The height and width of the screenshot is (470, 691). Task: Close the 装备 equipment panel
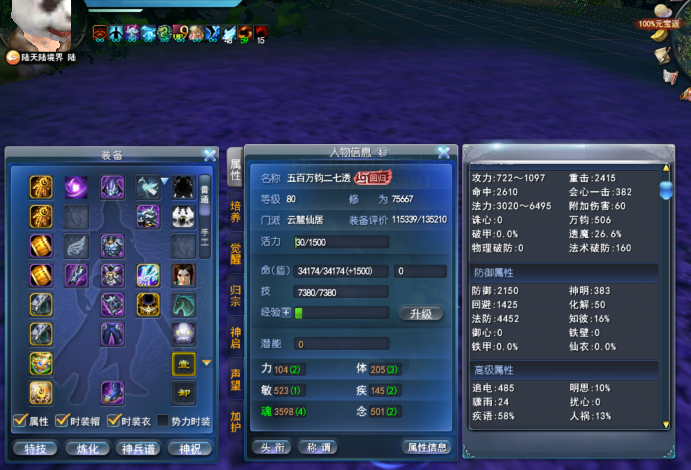(209, 155)
